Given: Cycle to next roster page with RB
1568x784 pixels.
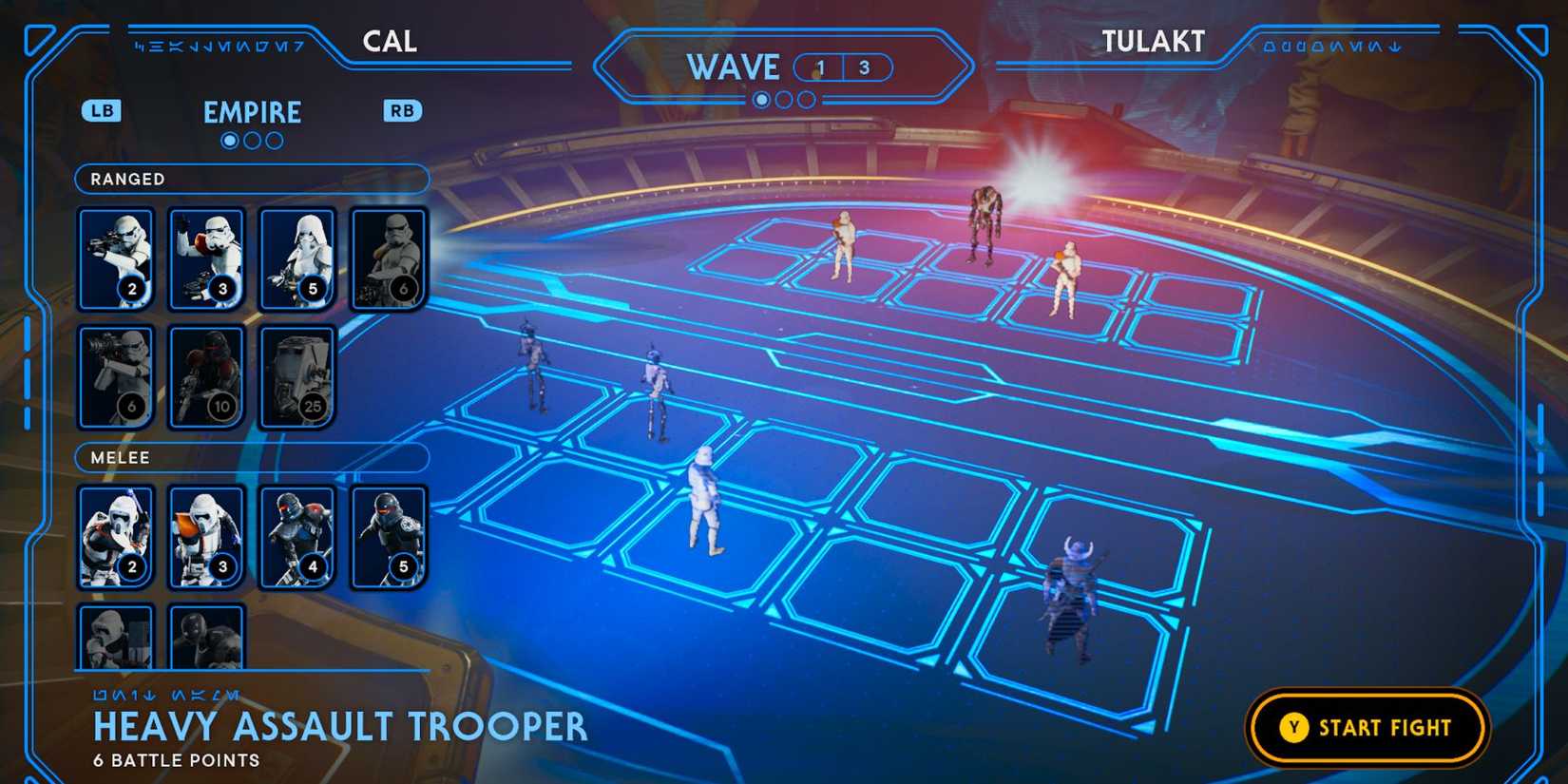Looking at the screenshot, I should click(x=401, y=111).
